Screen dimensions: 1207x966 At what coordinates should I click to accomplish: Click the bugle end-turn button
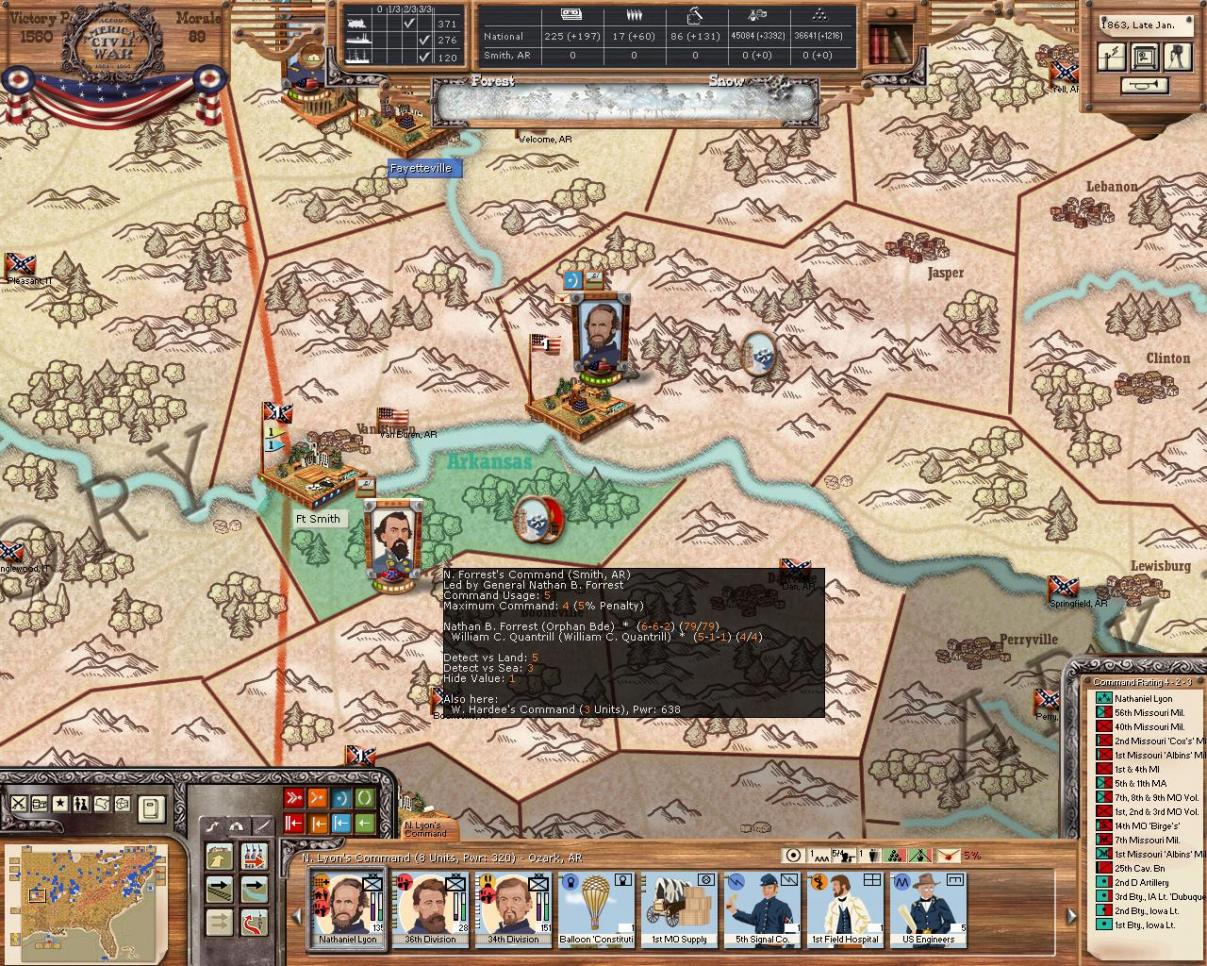(1144, 86)
